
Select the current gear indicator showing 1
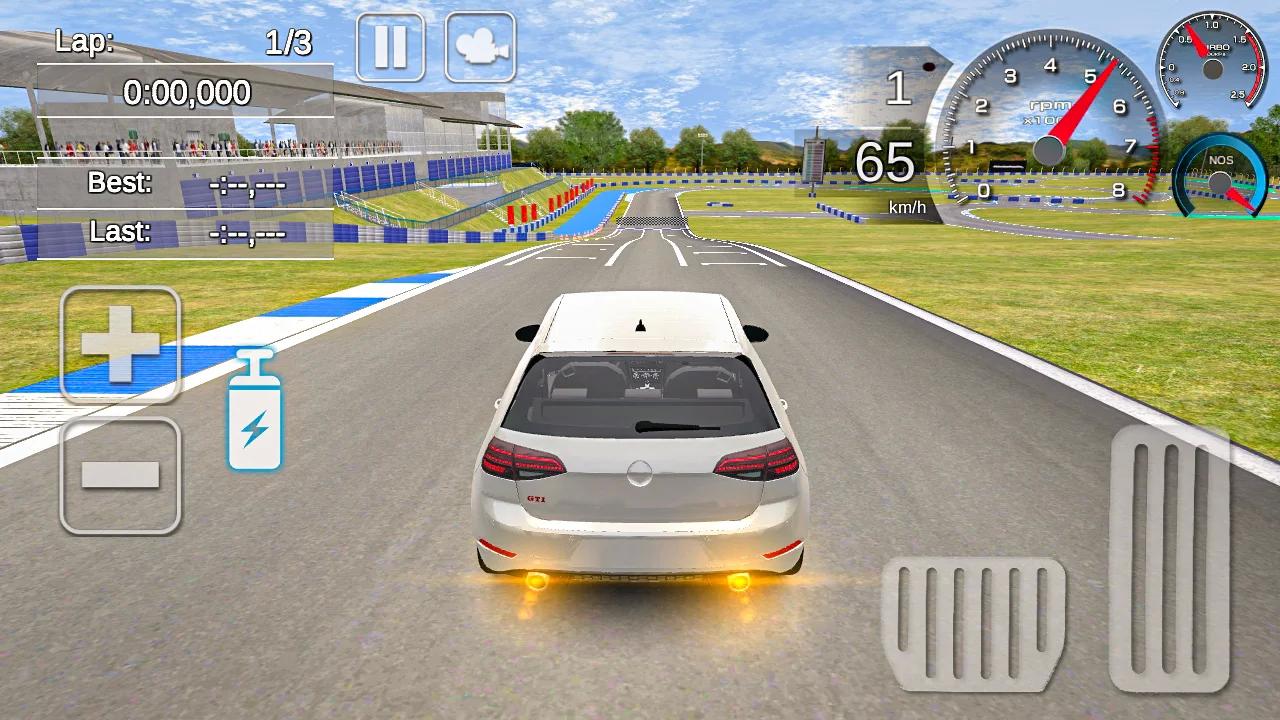897,90
